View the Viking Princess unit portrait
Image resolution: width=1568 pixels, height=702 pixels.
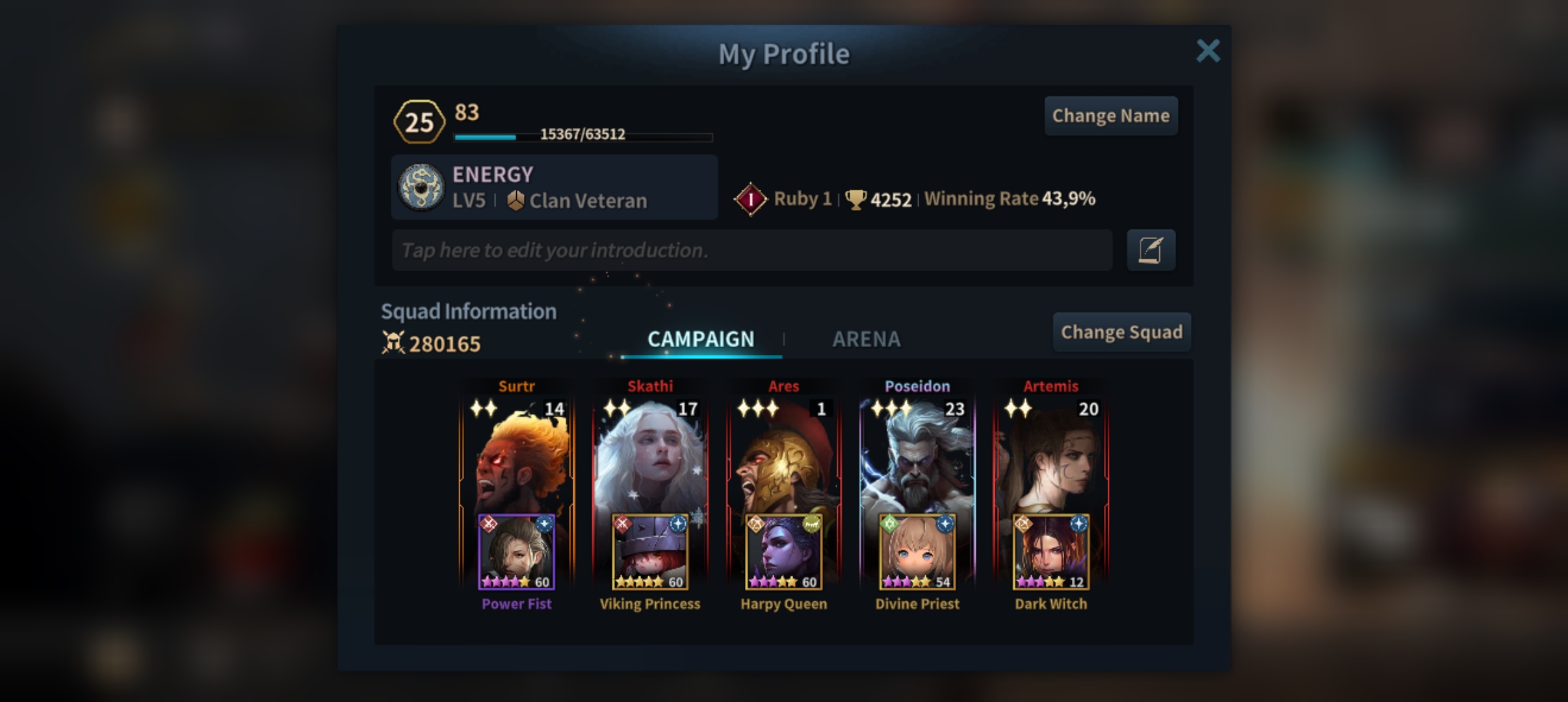650,552
